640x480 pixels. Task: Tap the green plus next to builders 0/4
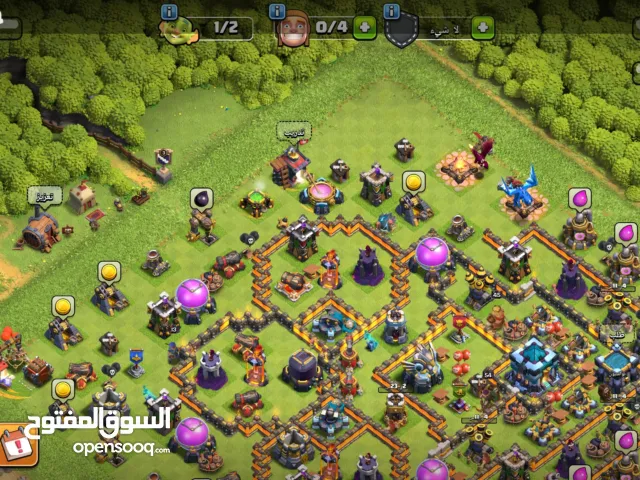365,27
